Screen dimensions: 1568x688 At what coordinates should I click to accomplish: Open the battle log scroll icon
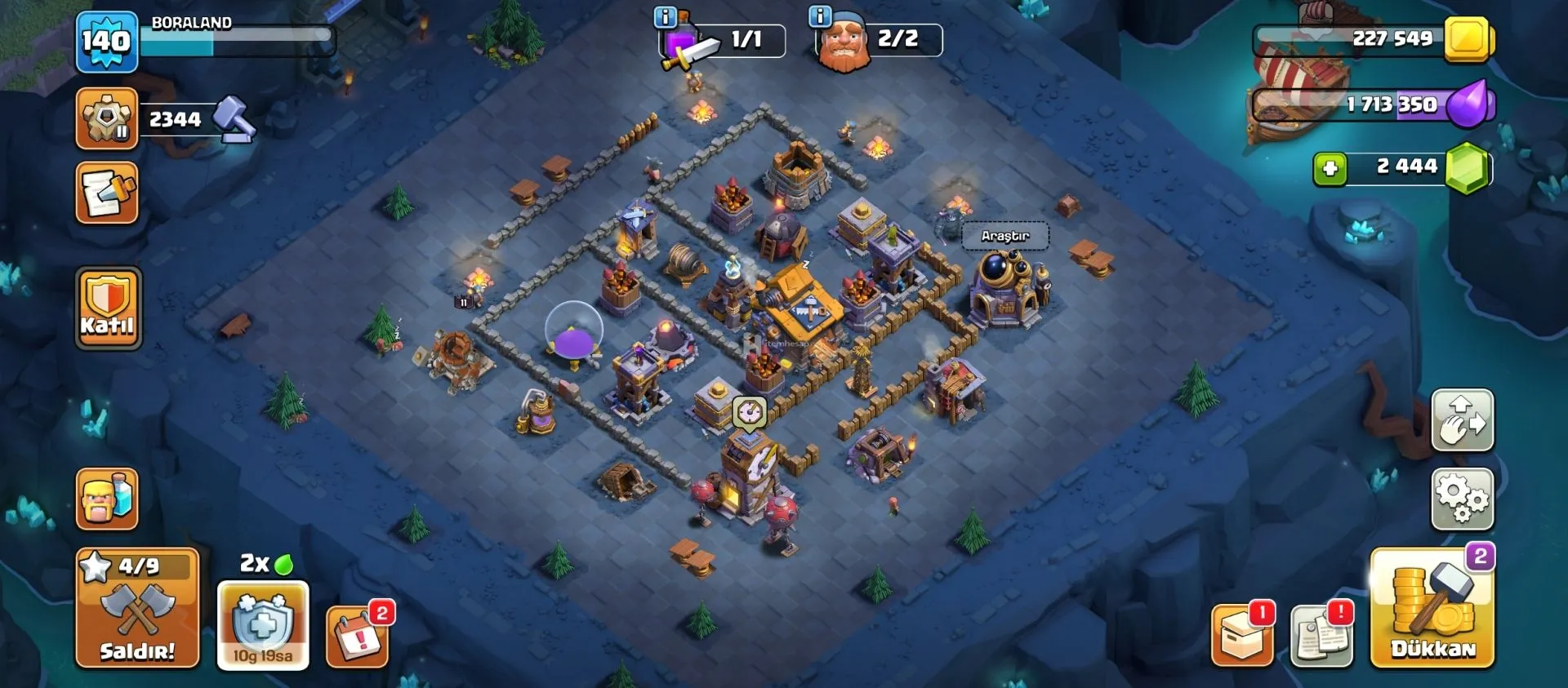click(x=107, y=193)
